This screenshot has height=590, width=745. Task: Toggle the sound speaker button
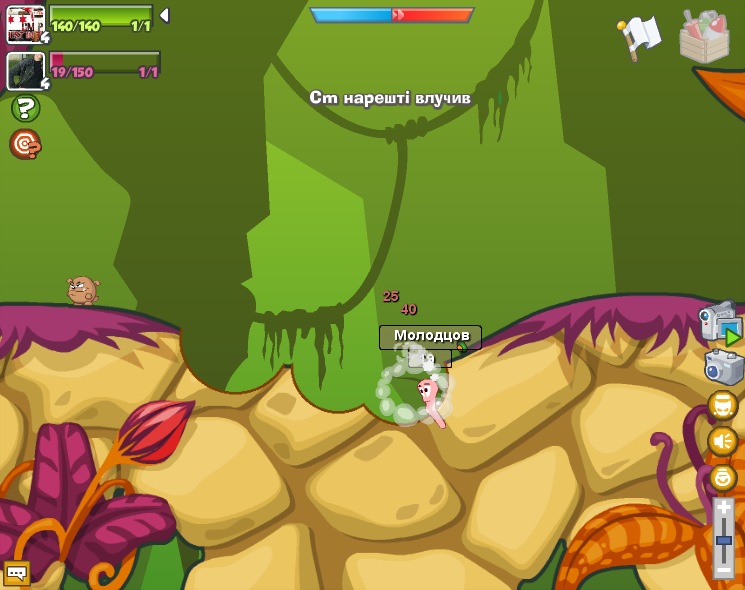point(722,441)
